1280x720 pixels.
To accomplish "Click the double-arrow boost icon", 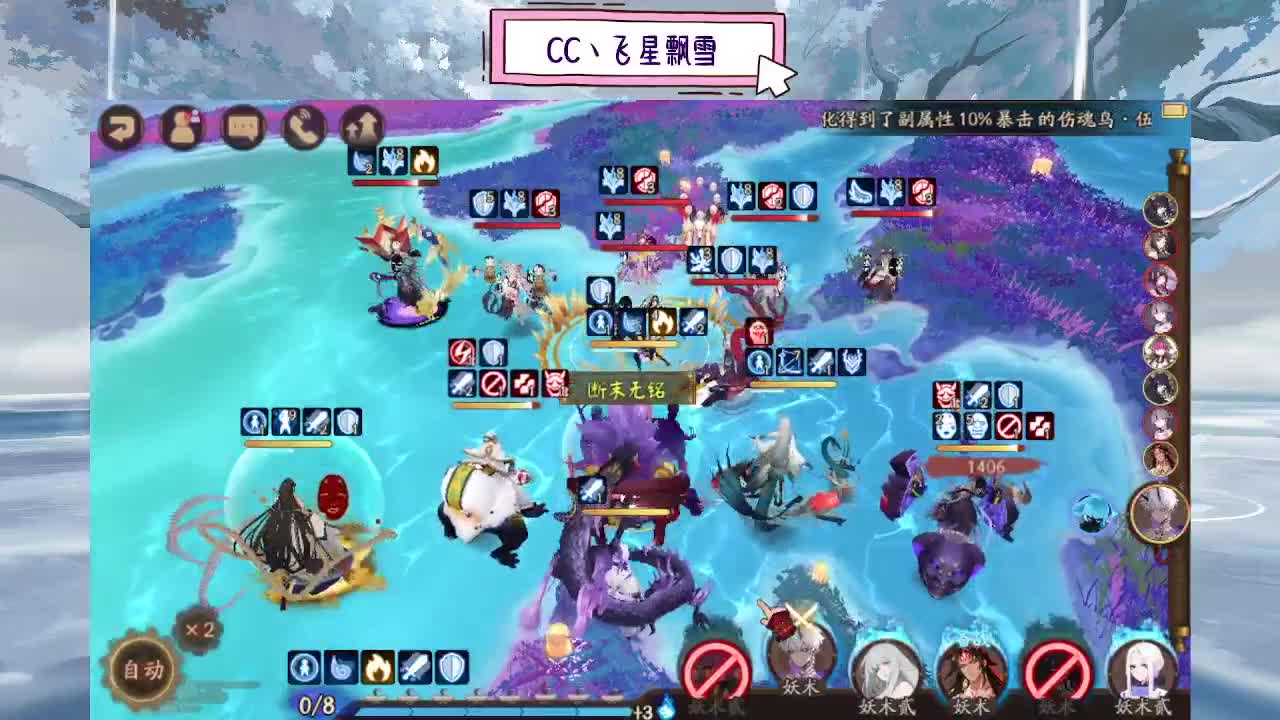I will [x=361, y=125].
